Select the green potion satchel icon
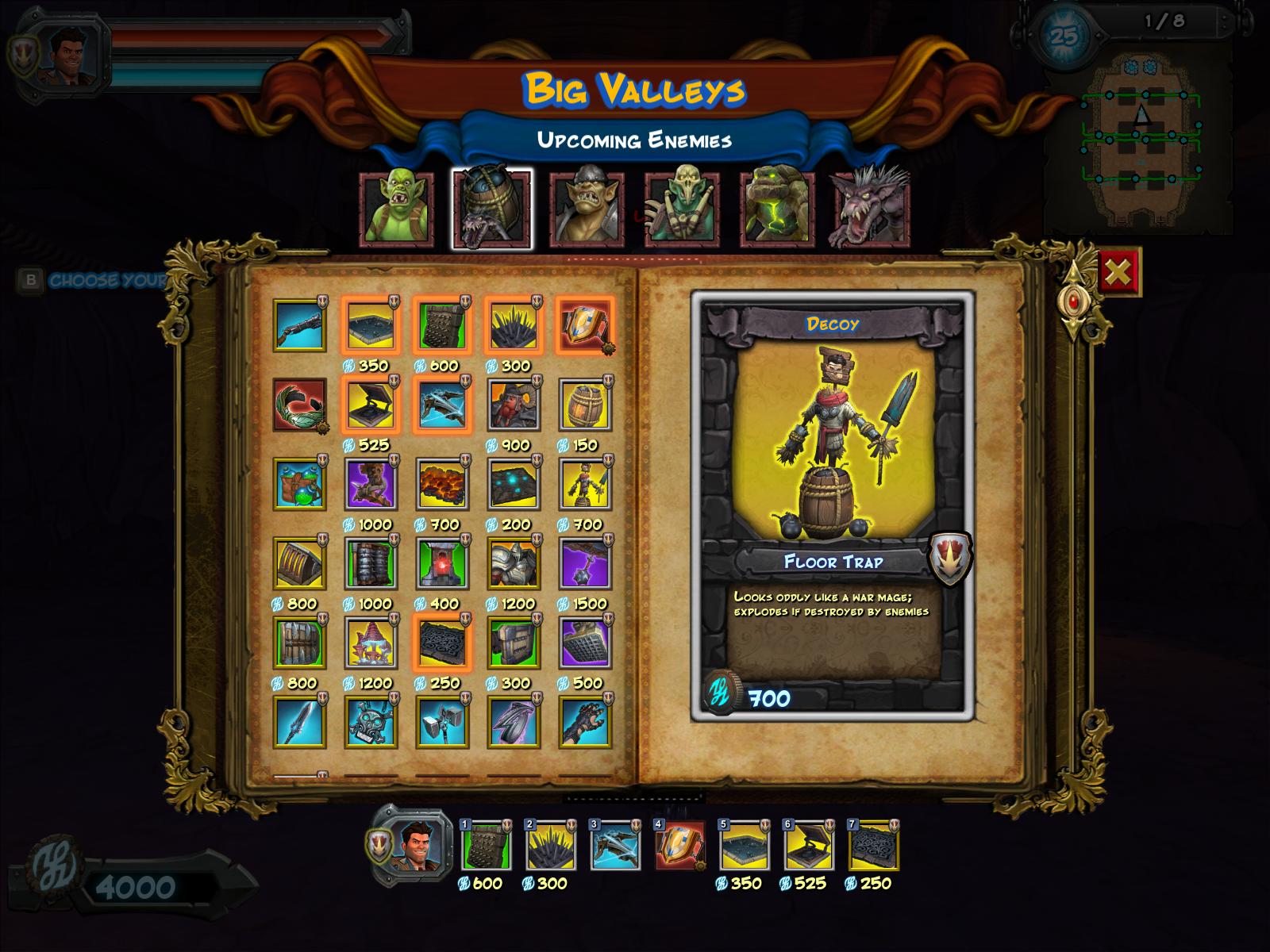Image resolution: width=1270 pixels, height=952 pixels. (298, 484)
